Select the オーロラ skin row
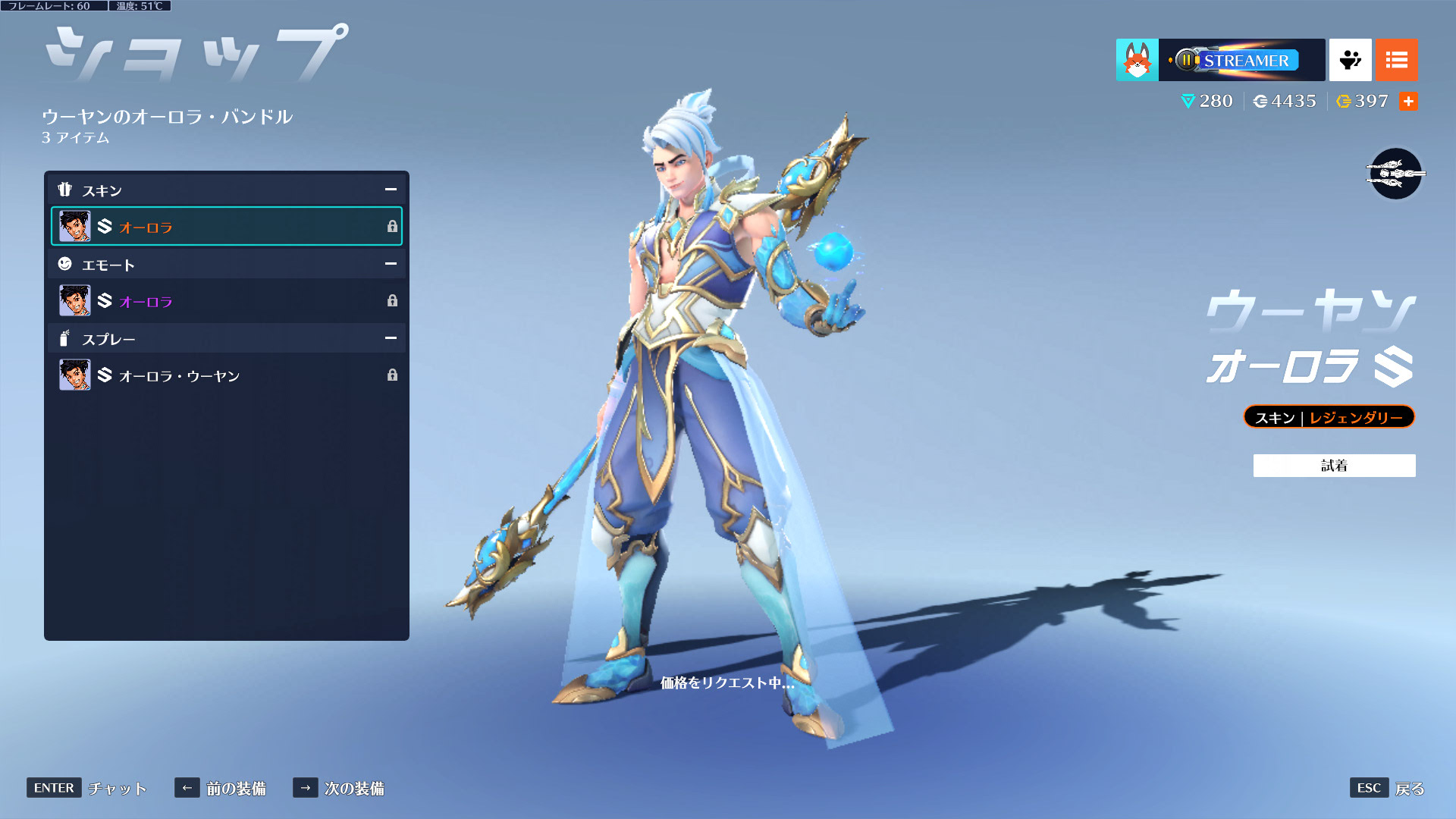Image resolution: width=1456 pixels, height=819 pixels. pos(226,226)
